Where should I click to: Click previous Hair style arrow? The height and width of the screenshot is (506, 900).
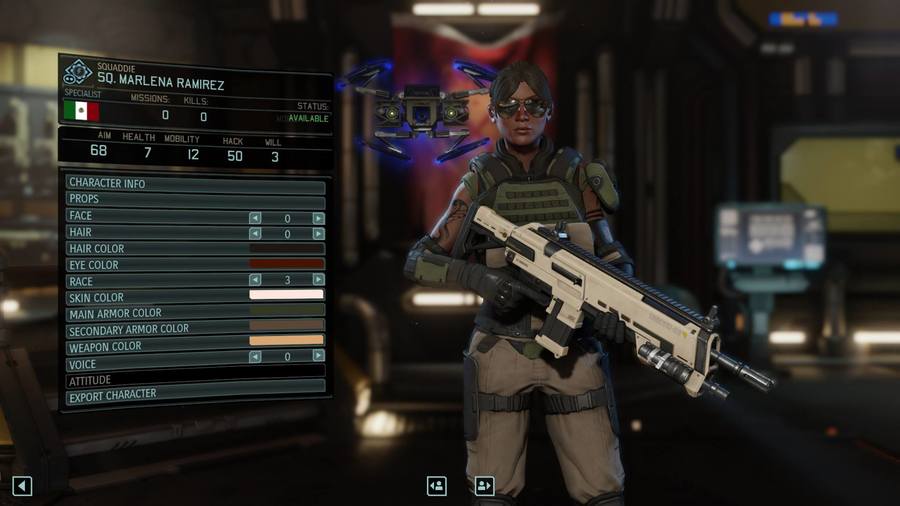point(255,233)
